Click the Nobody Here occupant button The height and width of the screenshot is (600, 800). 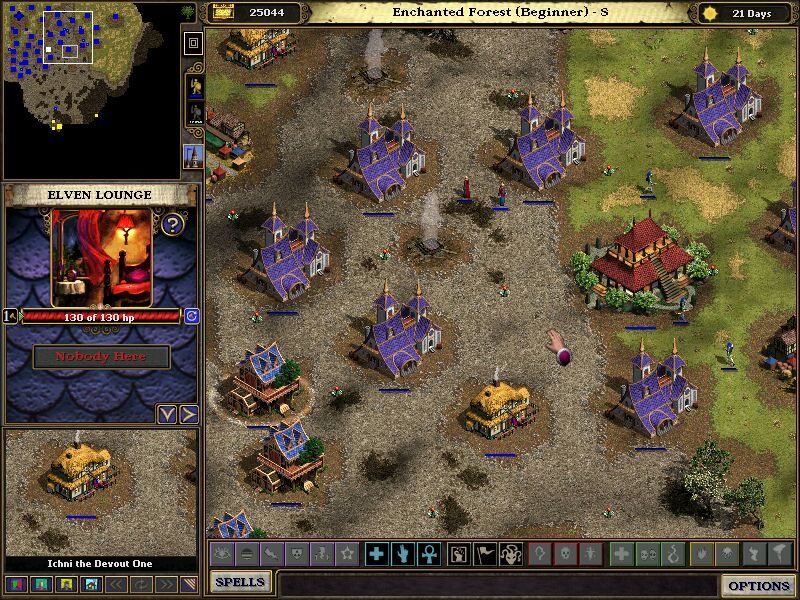click(101, 356)
